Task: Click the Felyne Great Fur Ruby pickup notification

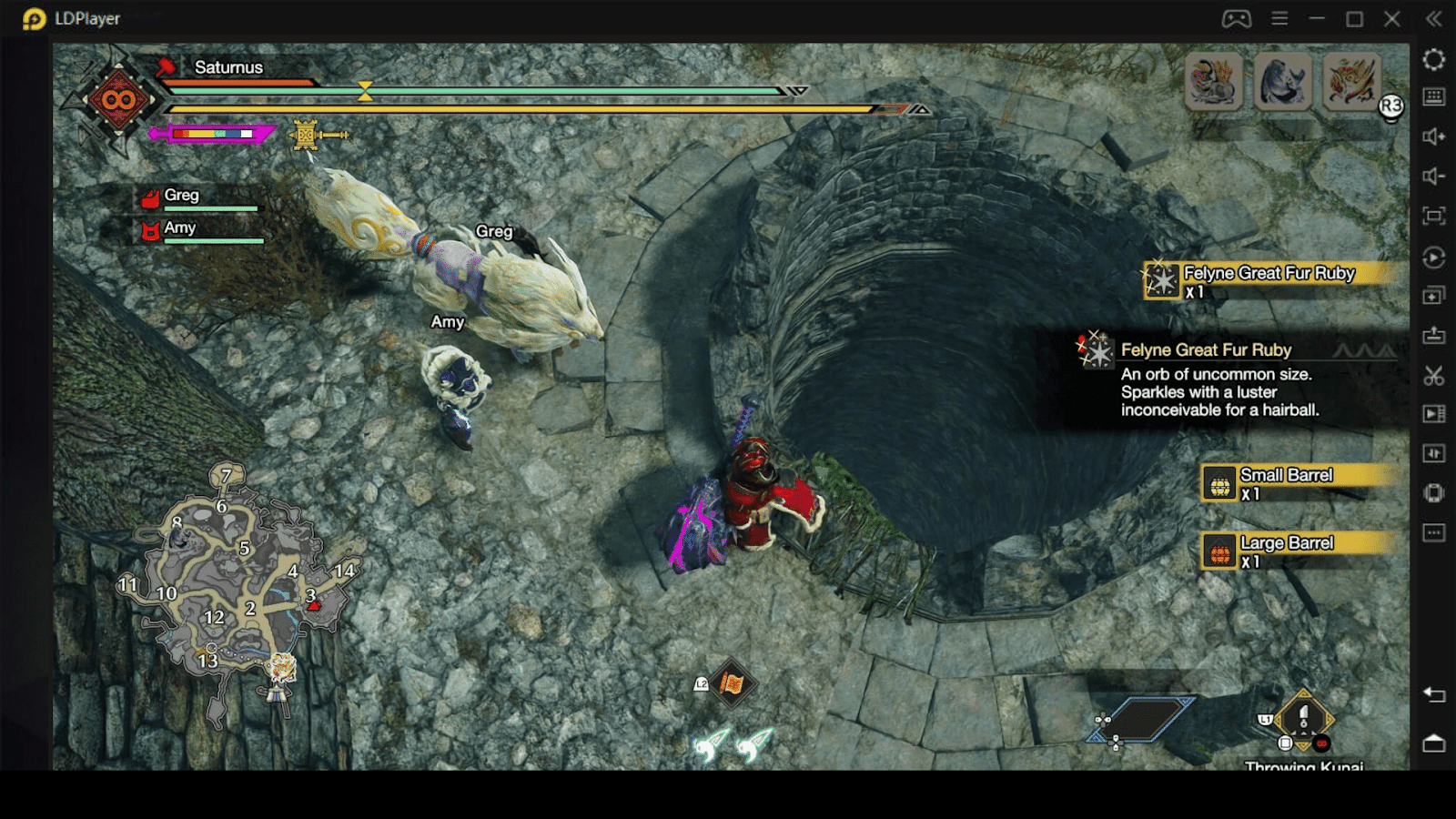Action: pos(1269,281)
